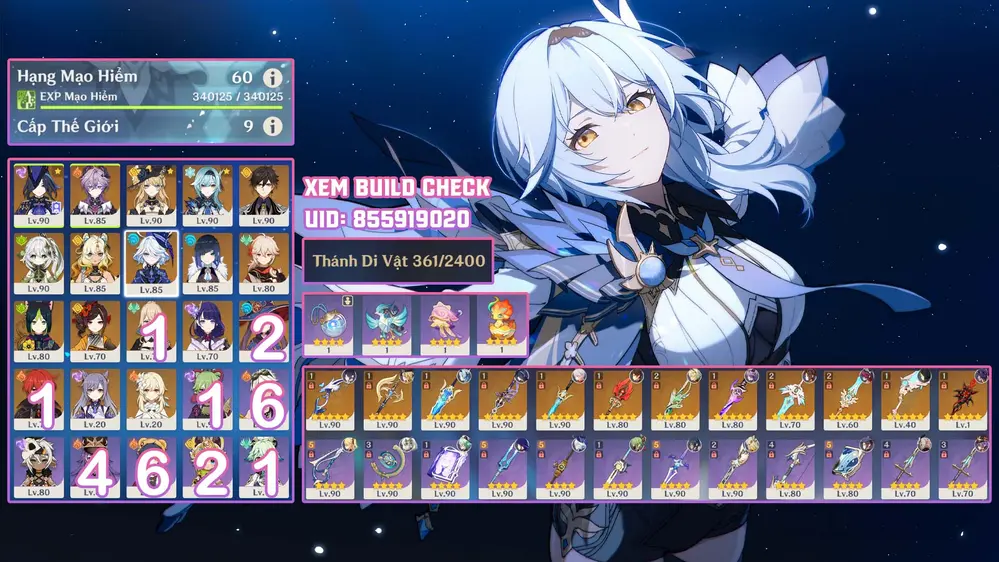Choose the Lv.20 Keqing portrait

click(95, 398)
